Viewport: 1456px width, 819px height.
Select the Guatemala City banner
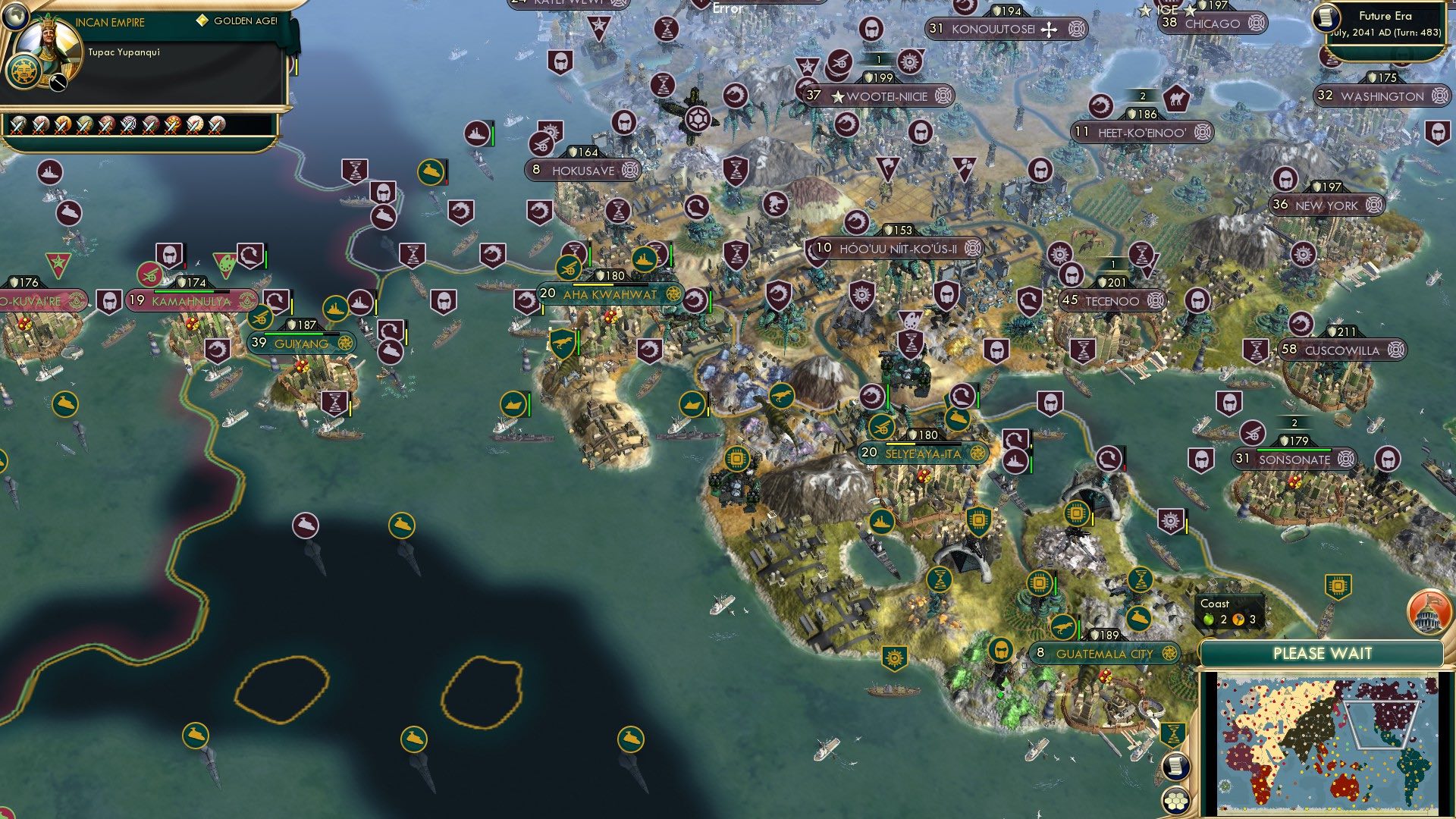click(1103, 653)
